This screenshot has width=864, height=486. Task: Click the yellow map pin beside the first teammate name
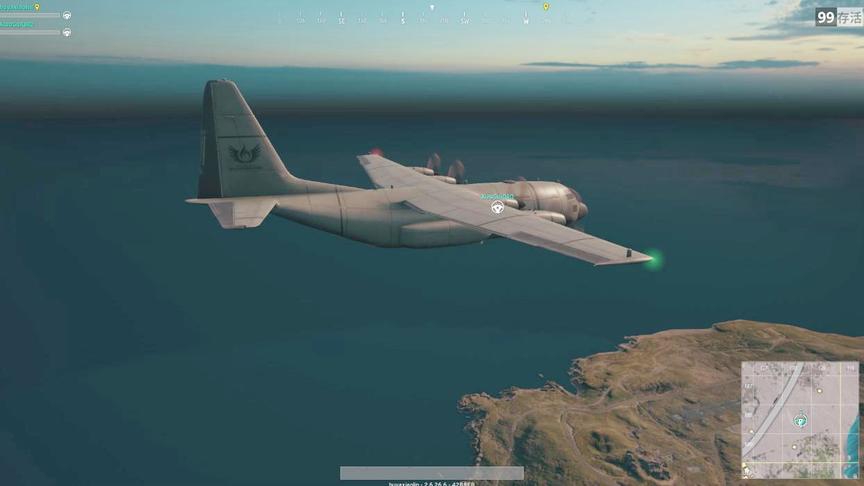tap(37, 7)
